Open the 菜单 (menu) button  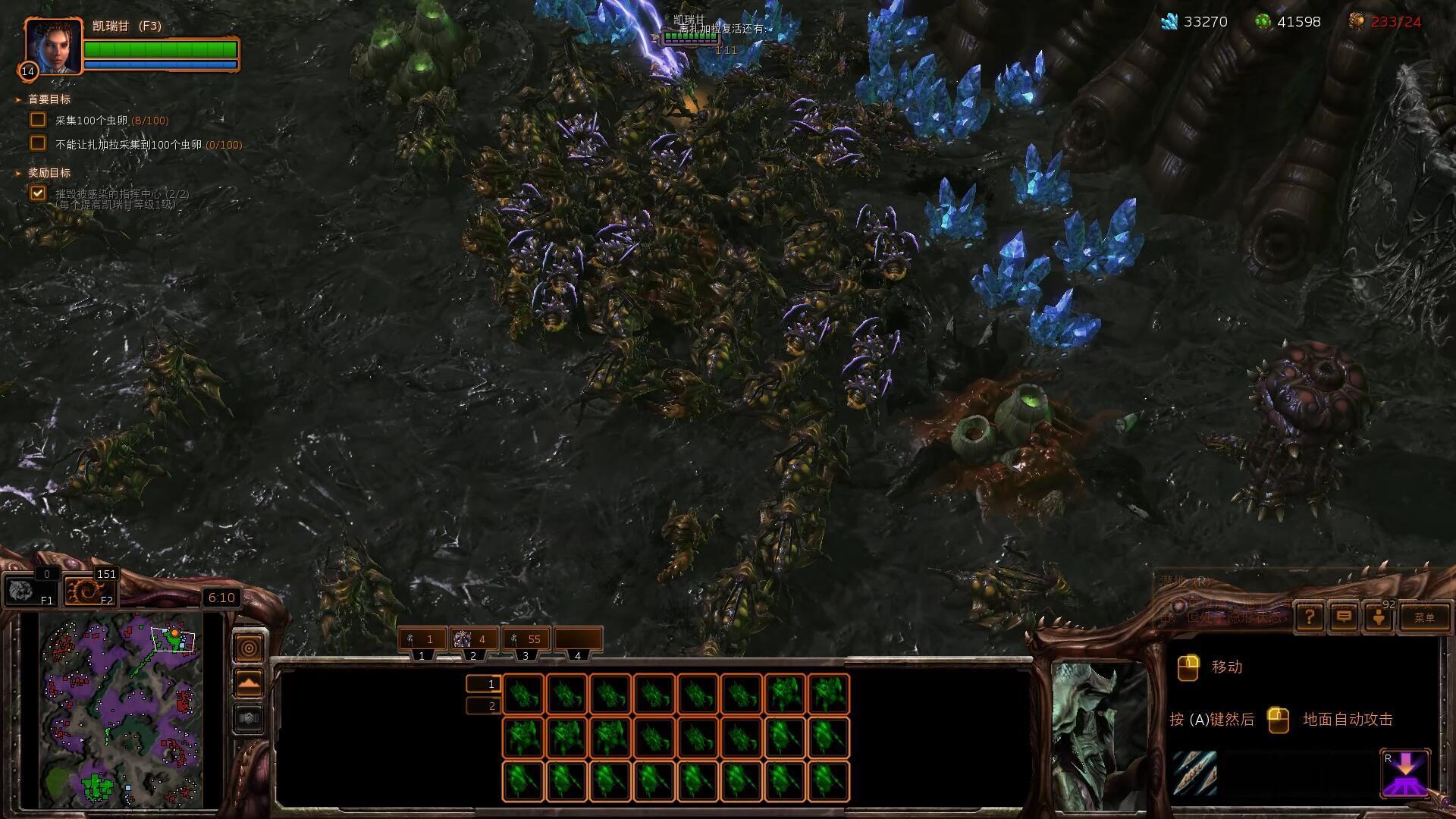[1424, 617]
